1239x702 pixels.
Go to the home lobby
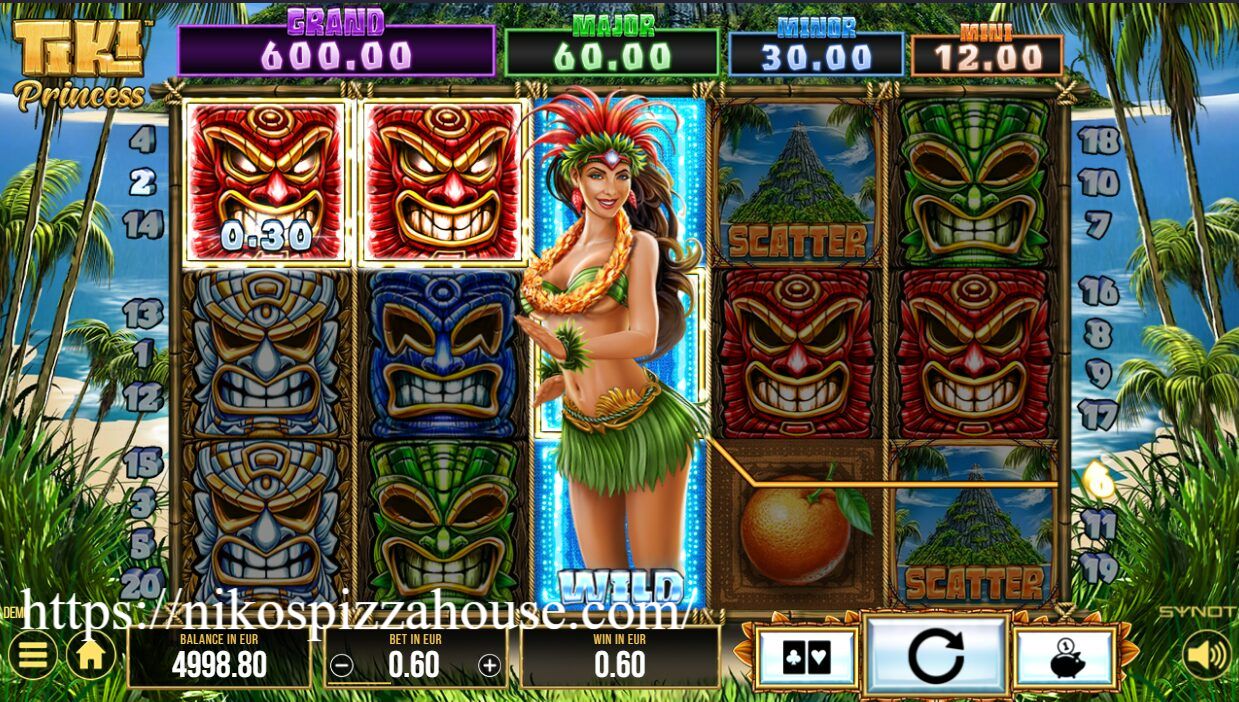click(90, 656)
